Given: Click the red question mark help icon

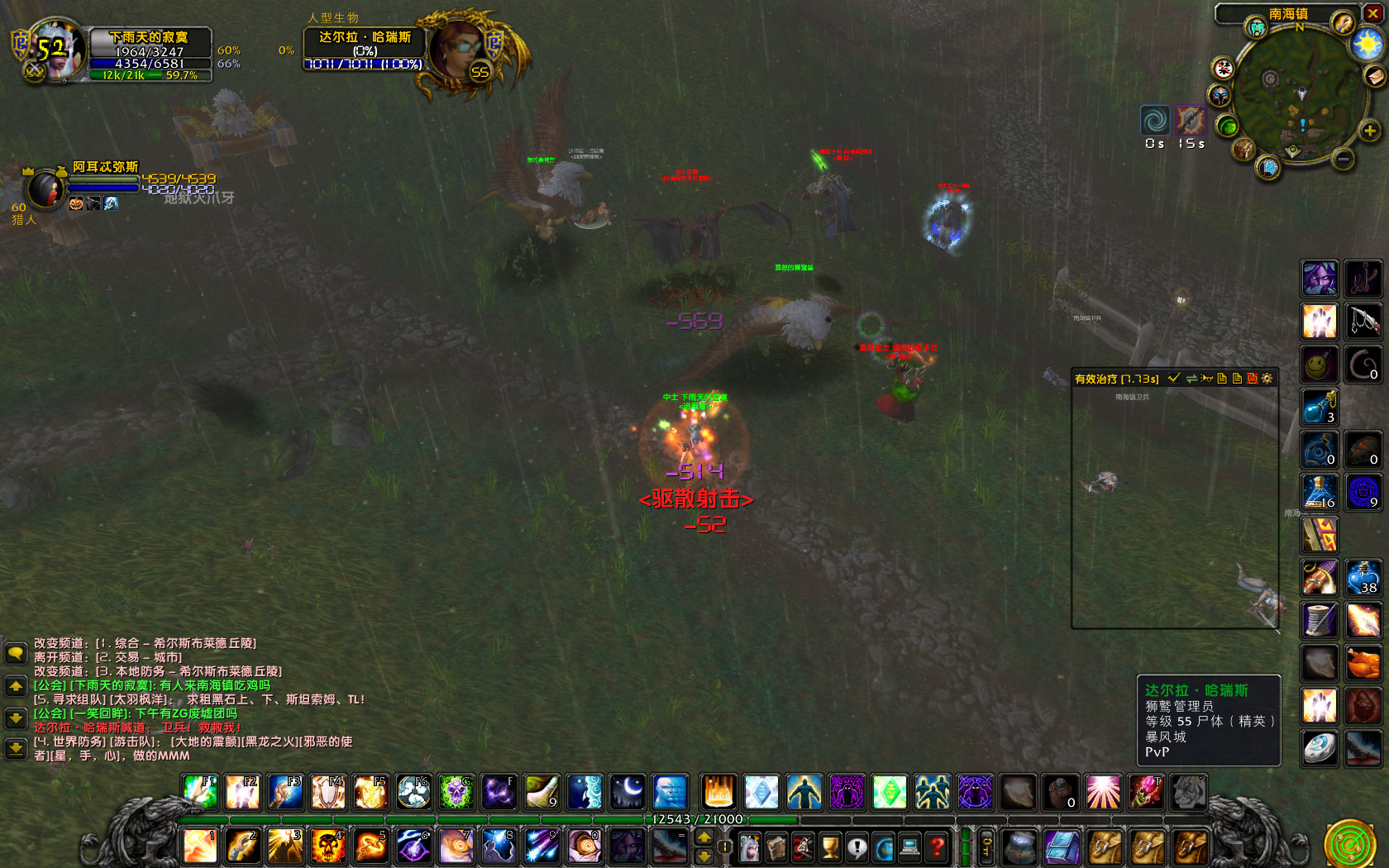Looking at the screenshot, I should 934,847.
